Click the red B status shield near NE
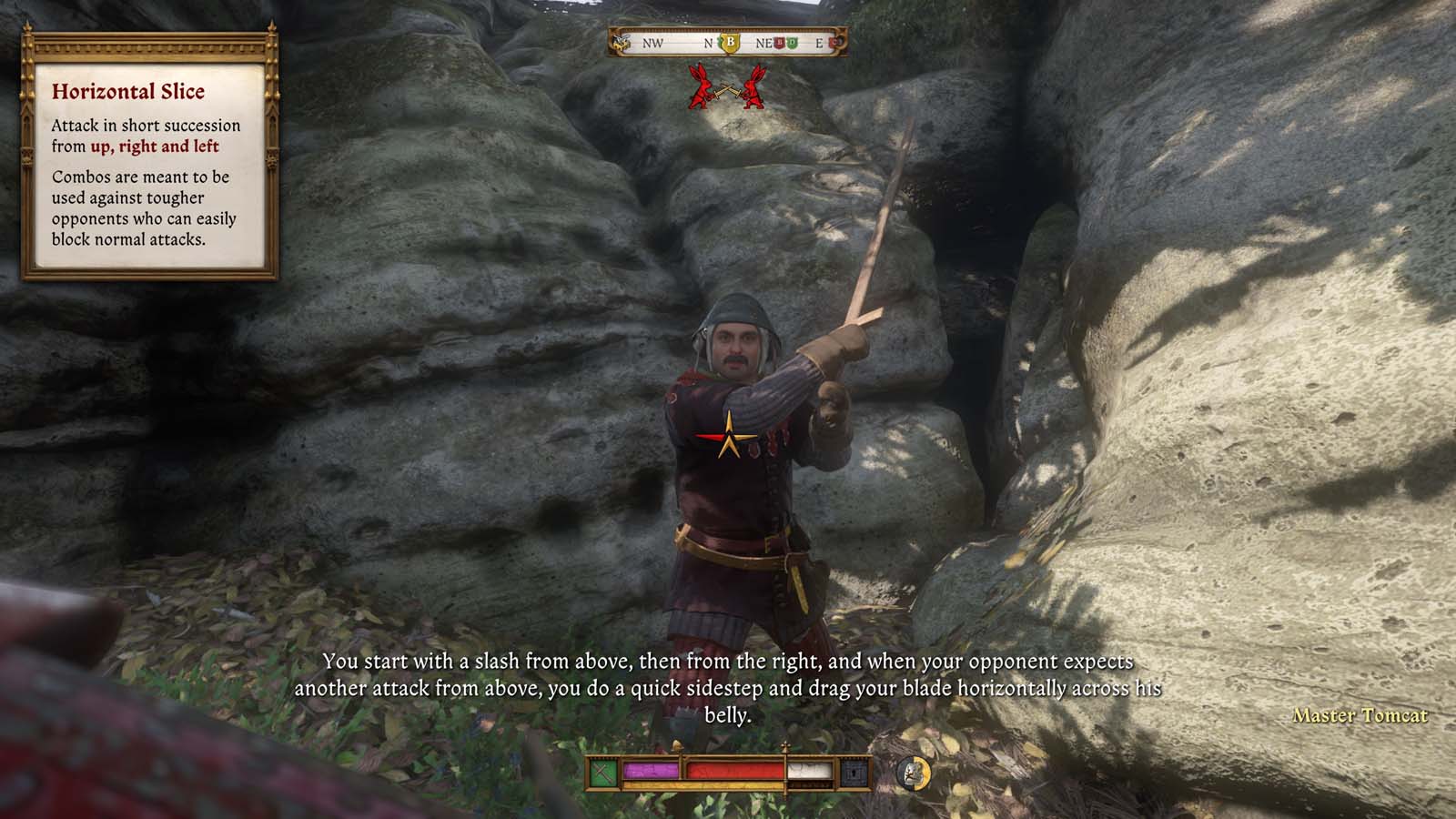 click(x=781, y=44)
